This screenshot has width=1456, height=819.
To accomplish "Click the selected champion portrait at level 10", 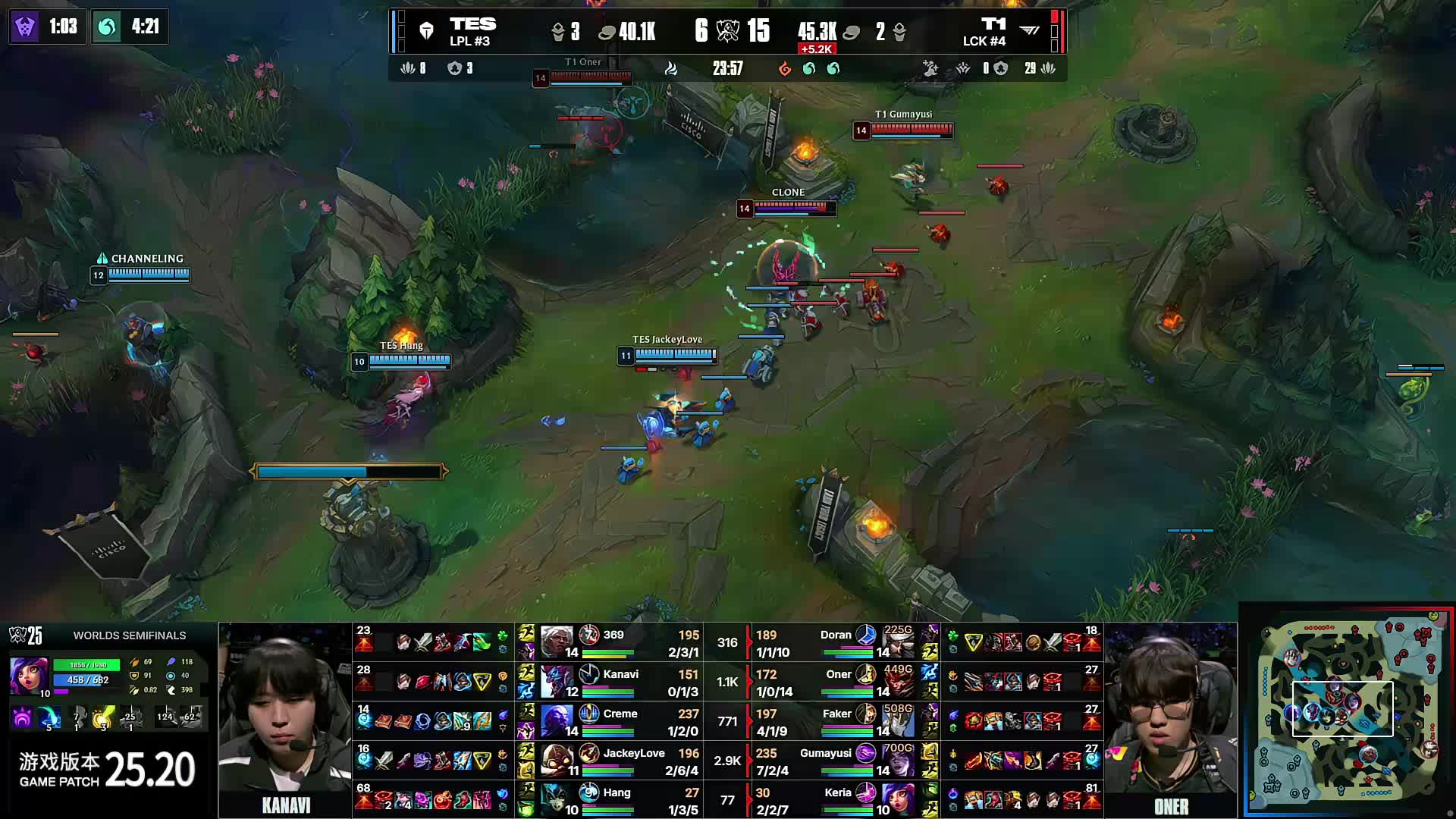I will coord(29,675).
